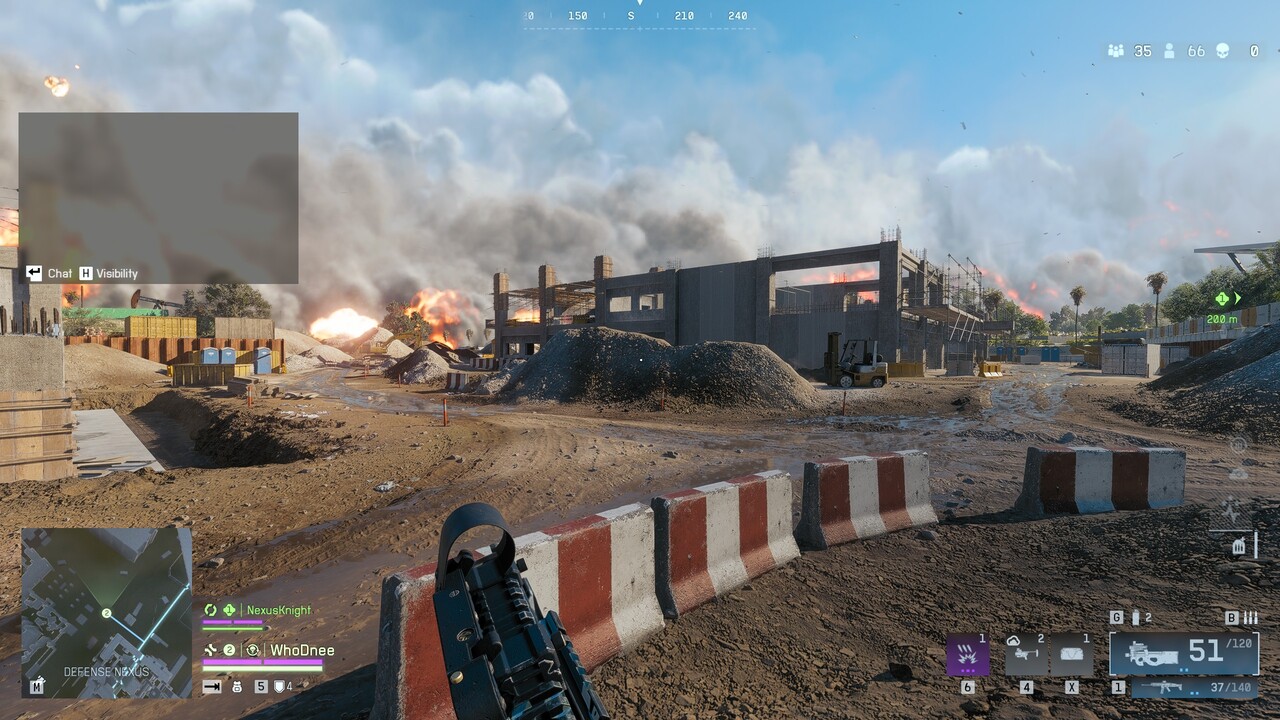The image size is (1280, 720).
Task: Click waypoint marker 2 on the minimap
Action: [105, 613]
